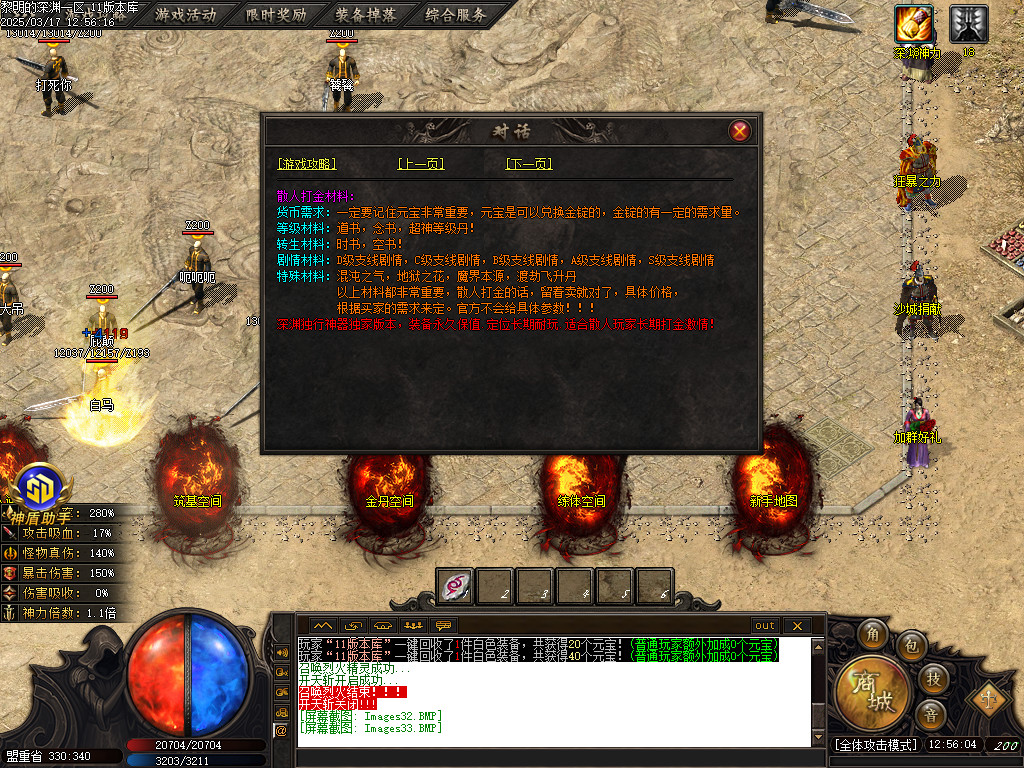This screenshot has width=1024, height=768.
Task: Open the 装备掉落 top menu
Action: [365, 15]
